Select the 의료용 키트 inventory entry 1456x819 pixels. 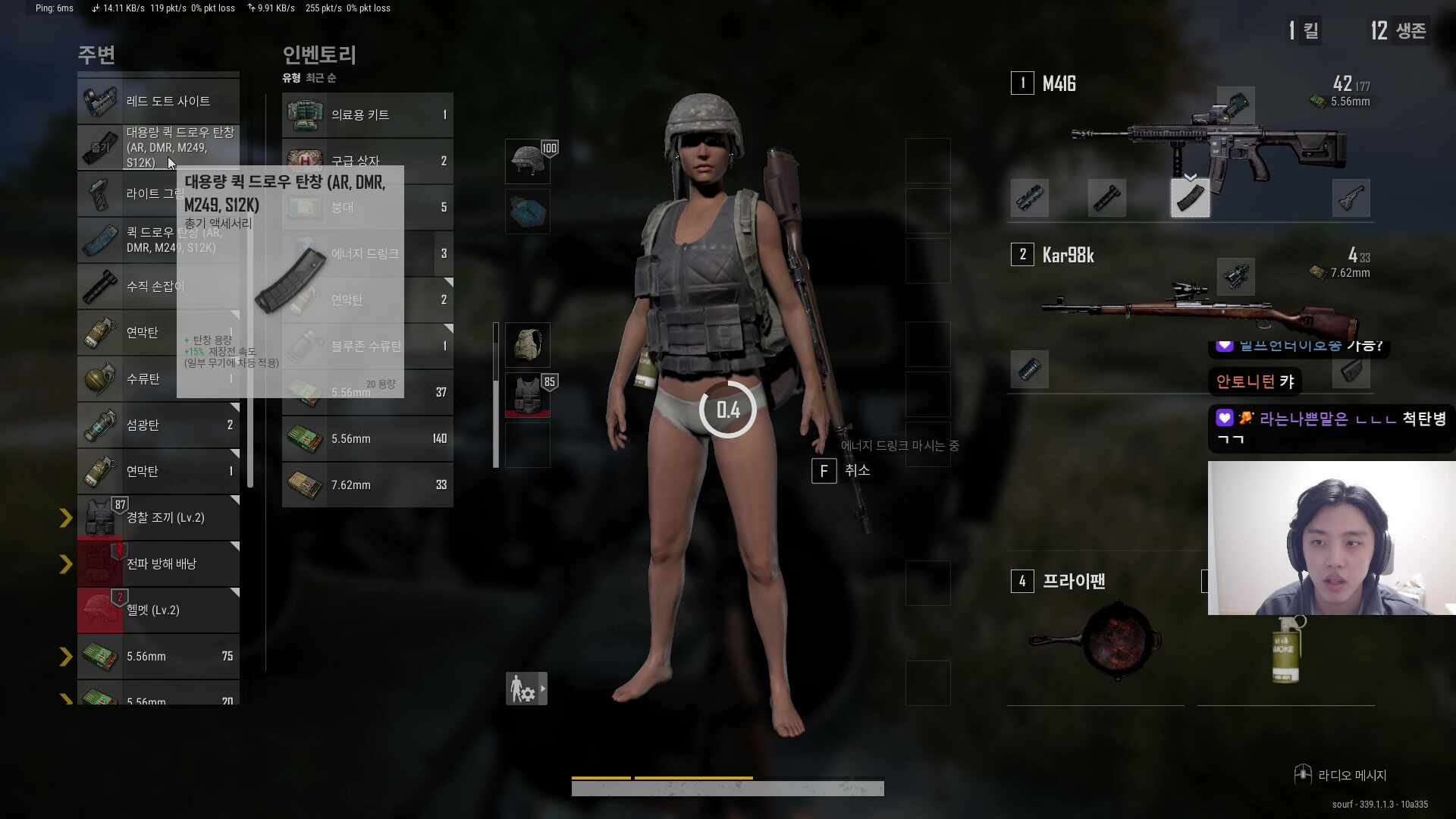[368, 115]
